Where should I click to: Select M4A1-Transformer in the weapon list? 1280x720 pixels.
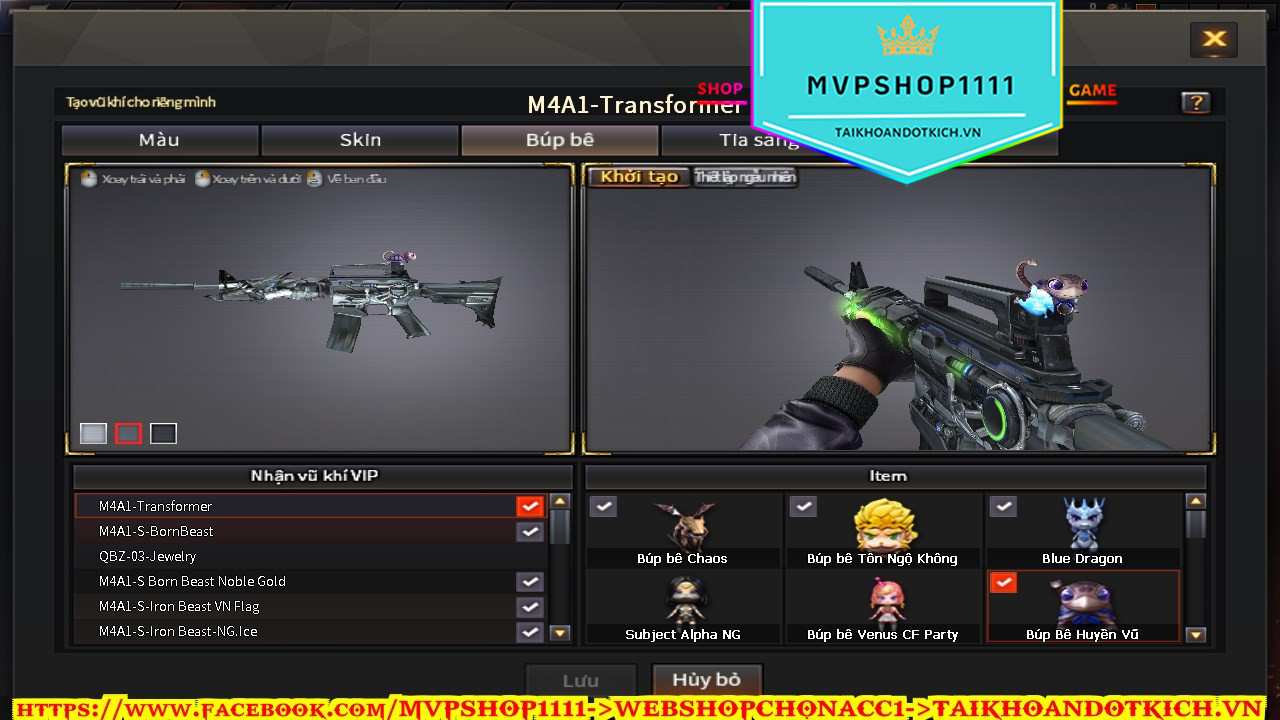[300, 506]
